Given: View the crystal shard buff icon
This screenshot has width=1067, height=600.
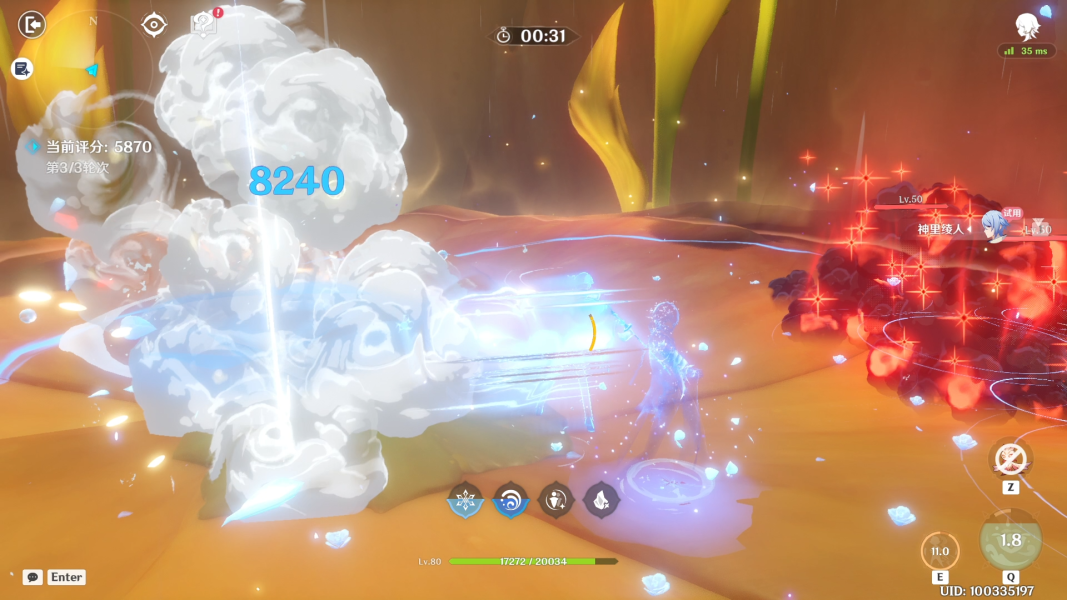Looking at the screenshot, I should (x=601, y=500).
